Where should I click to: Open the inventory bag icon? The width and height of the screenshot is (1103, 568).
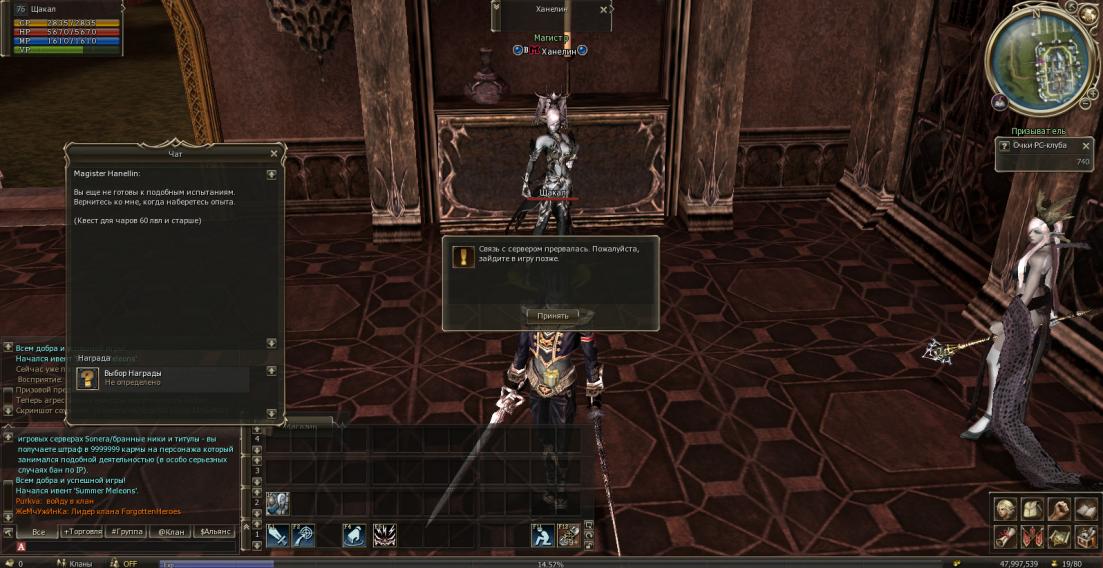coord(1032,509)
